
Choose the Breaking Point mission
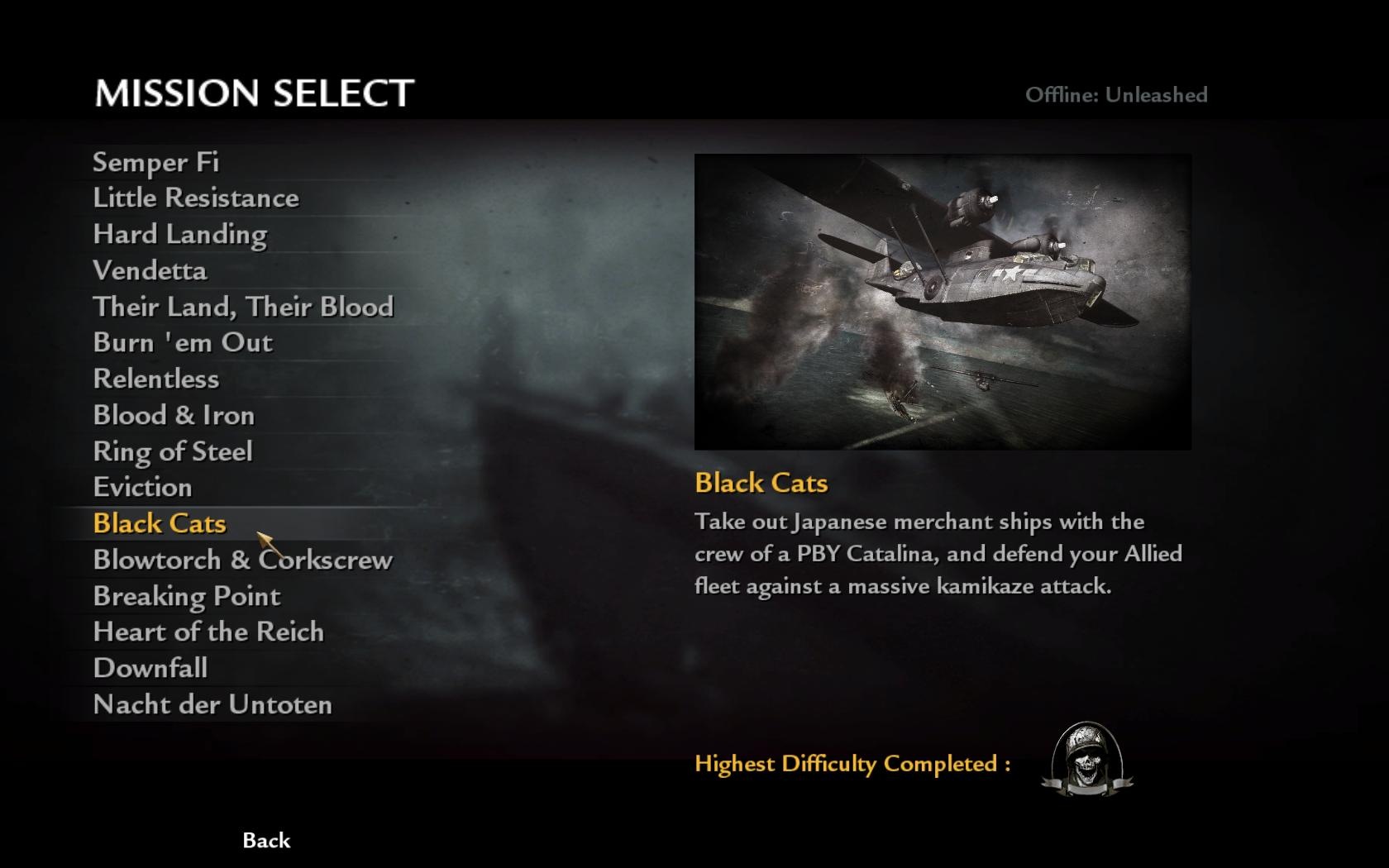tap(186, 596)
